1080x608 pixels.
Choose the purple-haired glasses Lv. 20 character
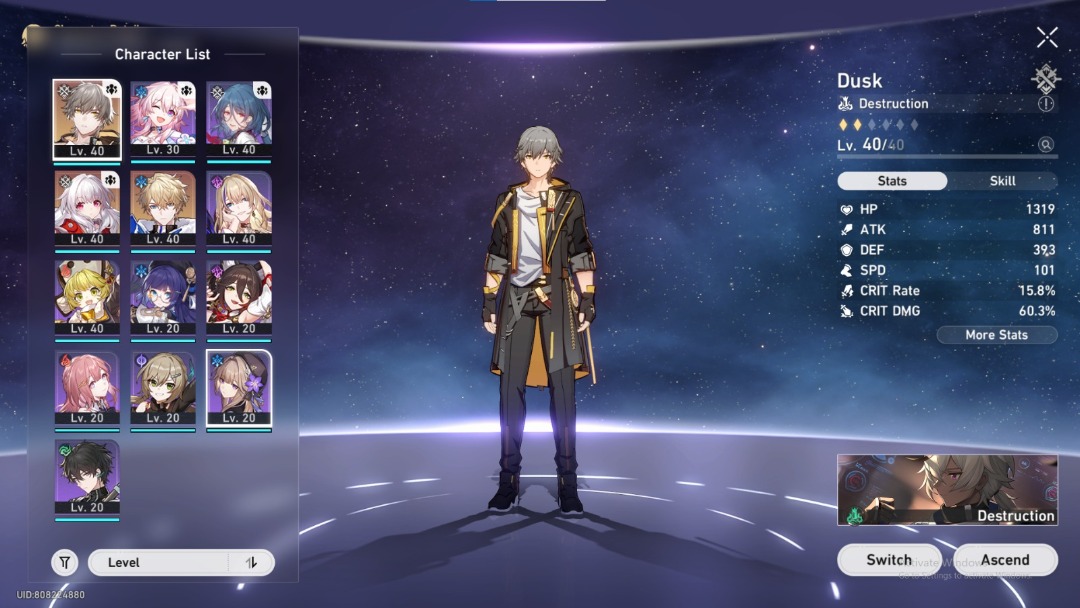point(162,298)
